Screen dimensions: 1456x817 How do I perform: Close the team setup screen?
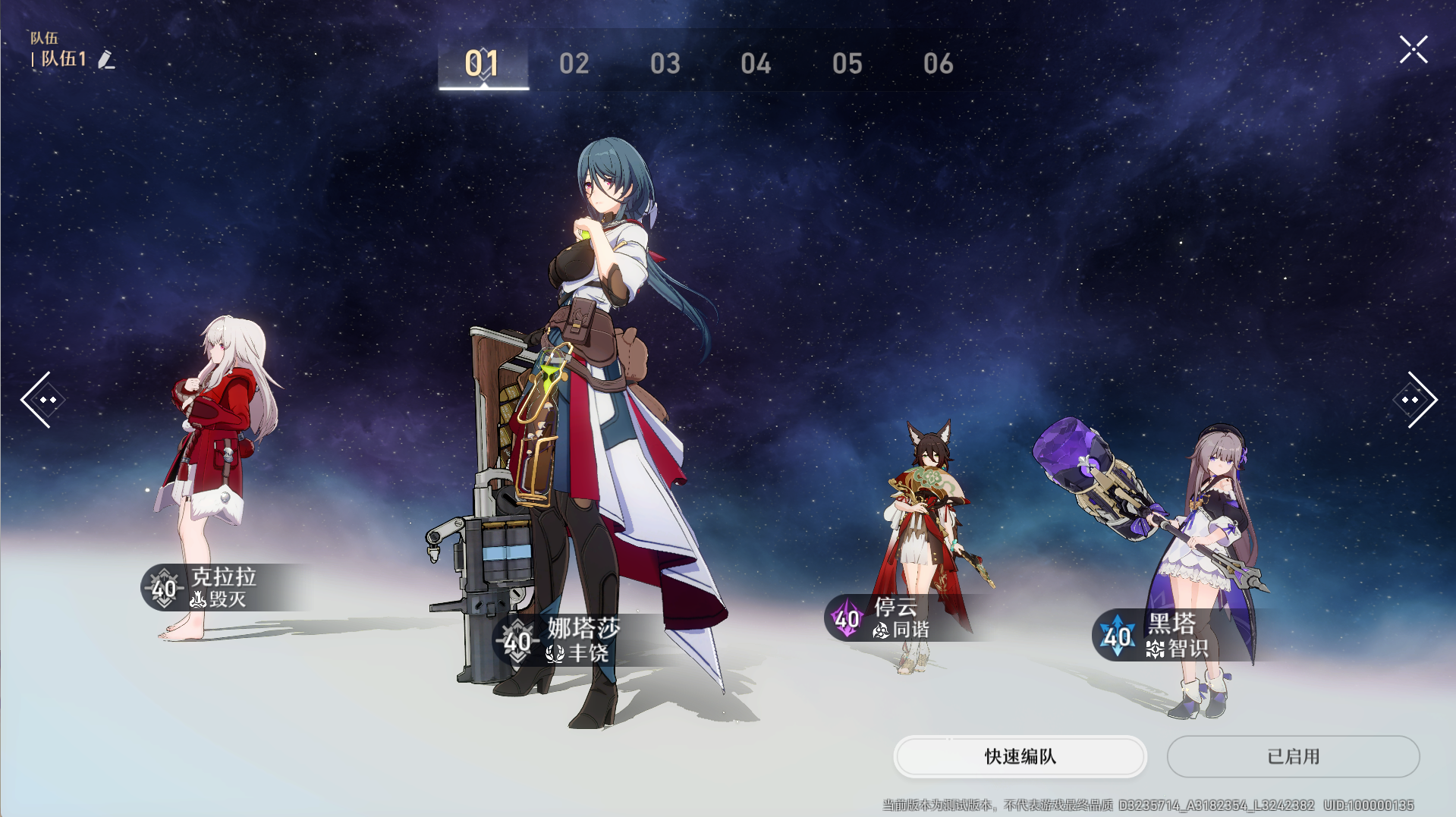point(1414,50)
